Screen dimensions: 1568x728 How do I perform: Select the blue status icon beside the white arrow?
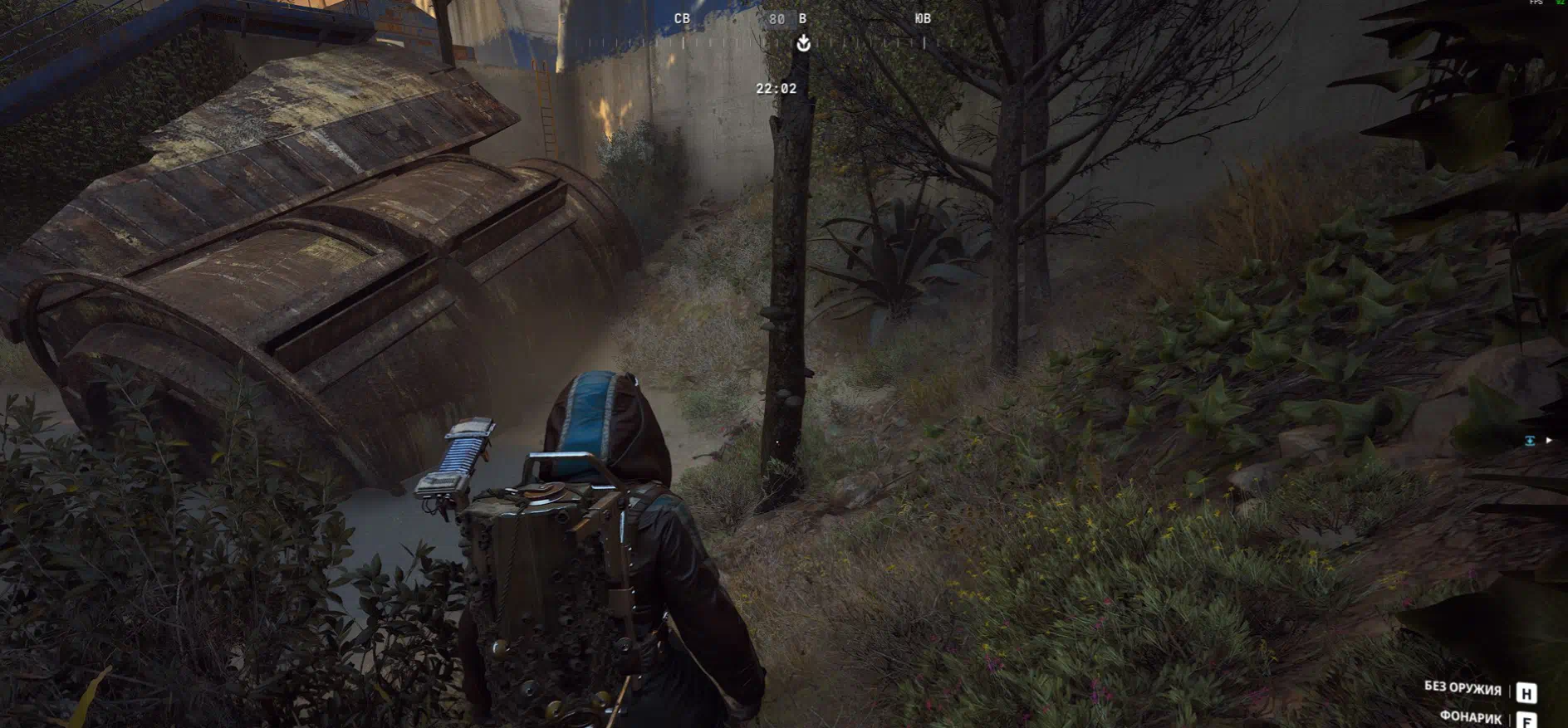click(x=1530, y=441)
